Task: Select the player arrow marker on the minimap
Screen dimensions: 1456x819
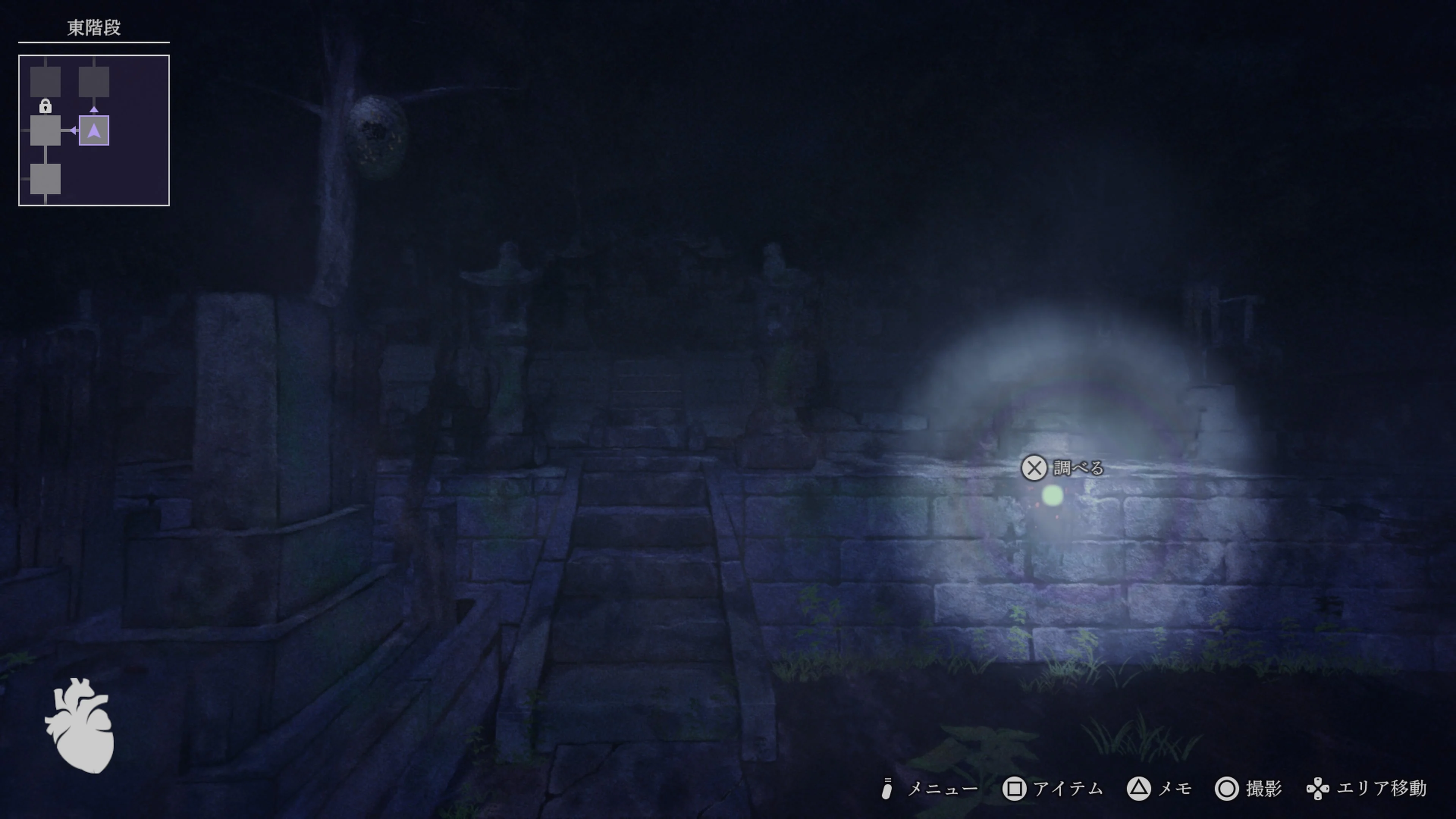Action: [x=94, y=131]
